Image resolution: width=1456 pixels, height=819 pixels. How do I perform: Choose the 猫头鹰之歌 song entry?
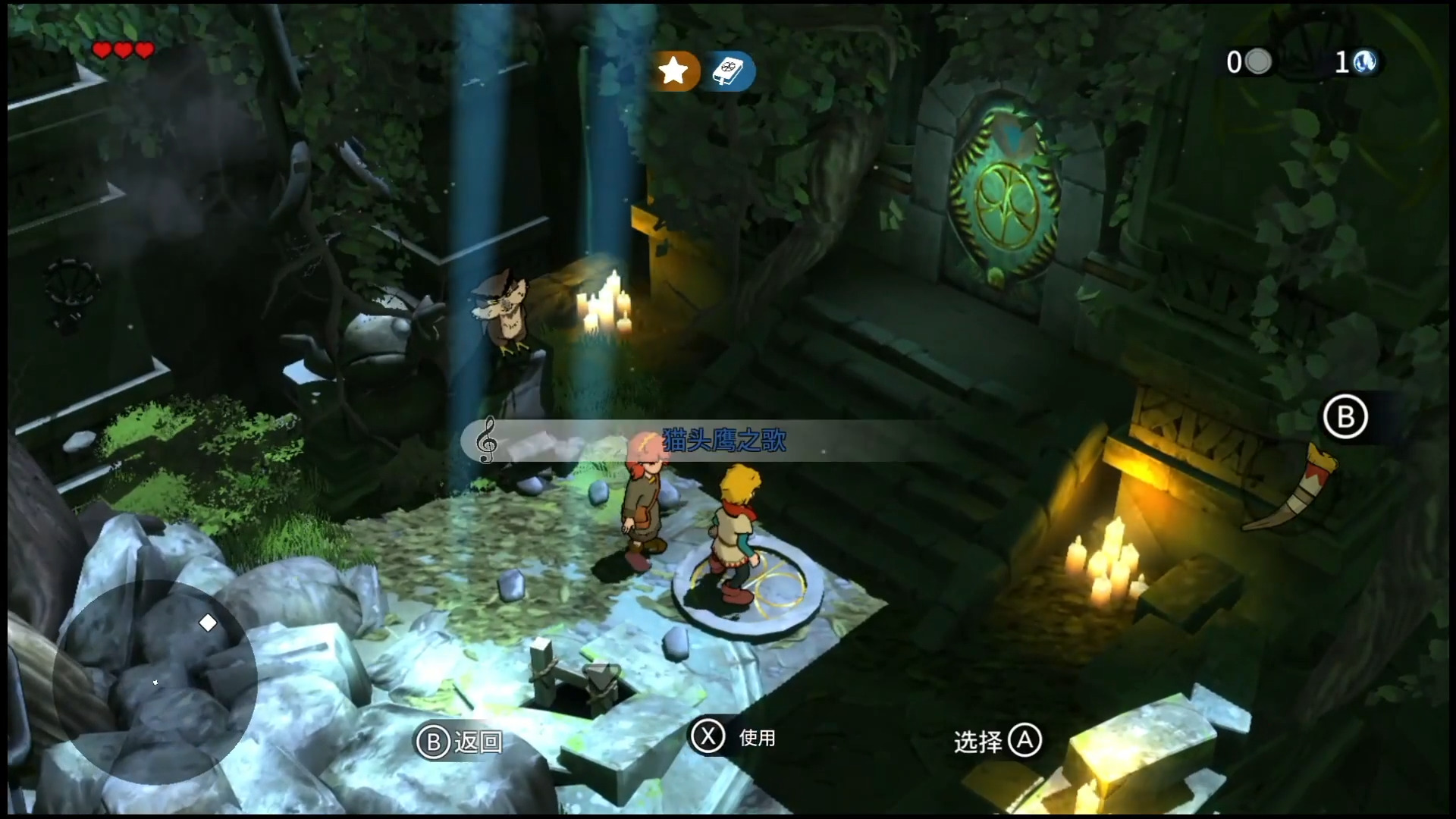tap(723, 441)
